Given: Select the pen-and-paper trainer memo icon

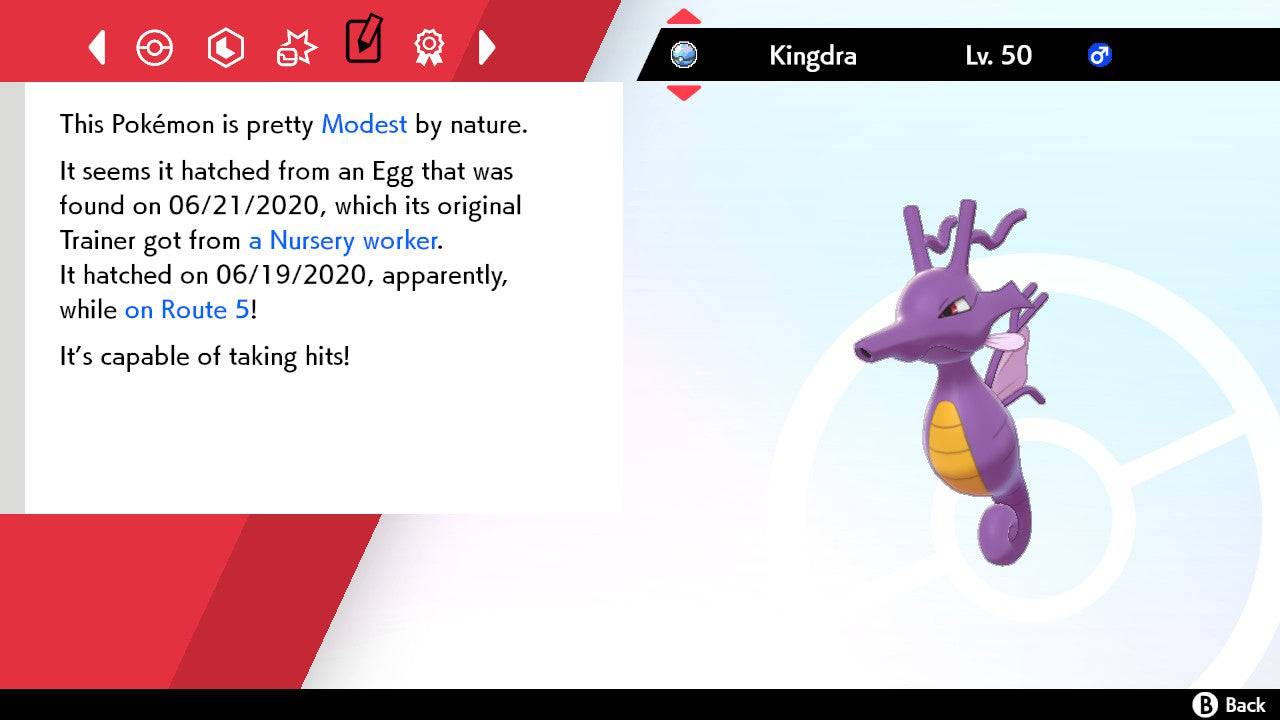Looking at the screenshot, I should click(363, 42).
